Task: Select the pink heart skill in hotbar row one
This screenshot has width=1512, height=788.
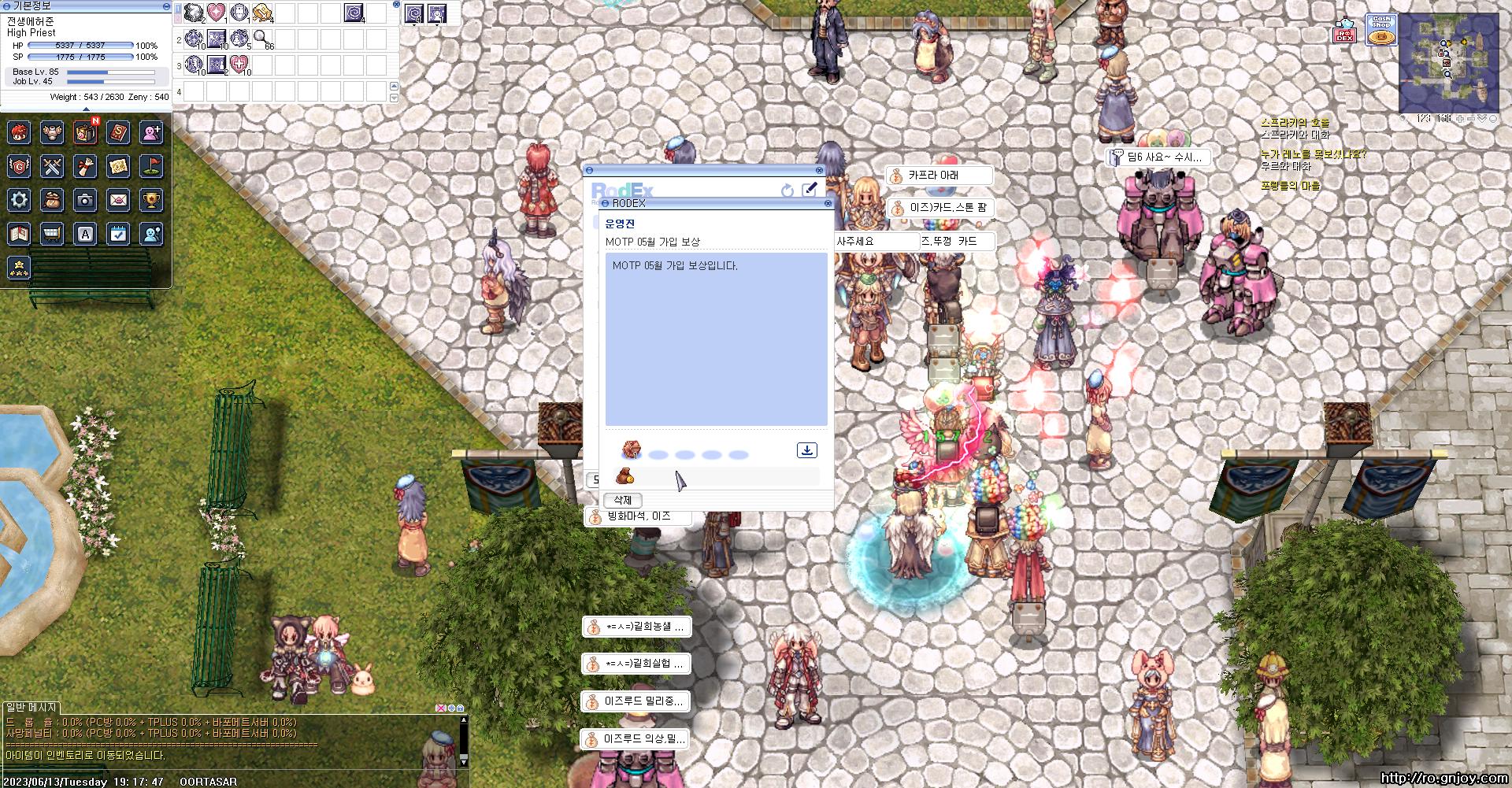Action: pos(217,13)
